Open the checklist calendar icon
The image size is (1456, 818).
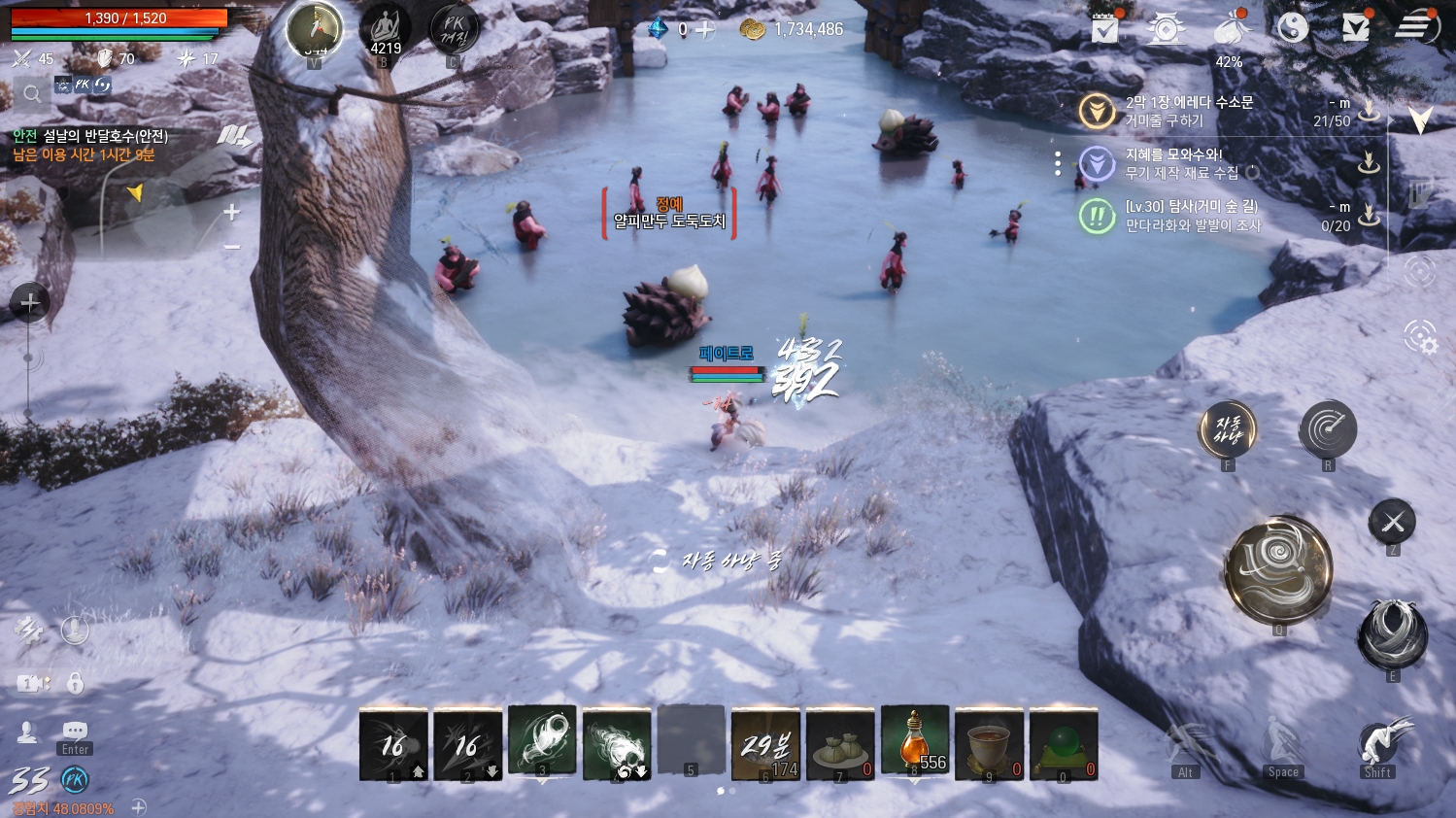1105,28
